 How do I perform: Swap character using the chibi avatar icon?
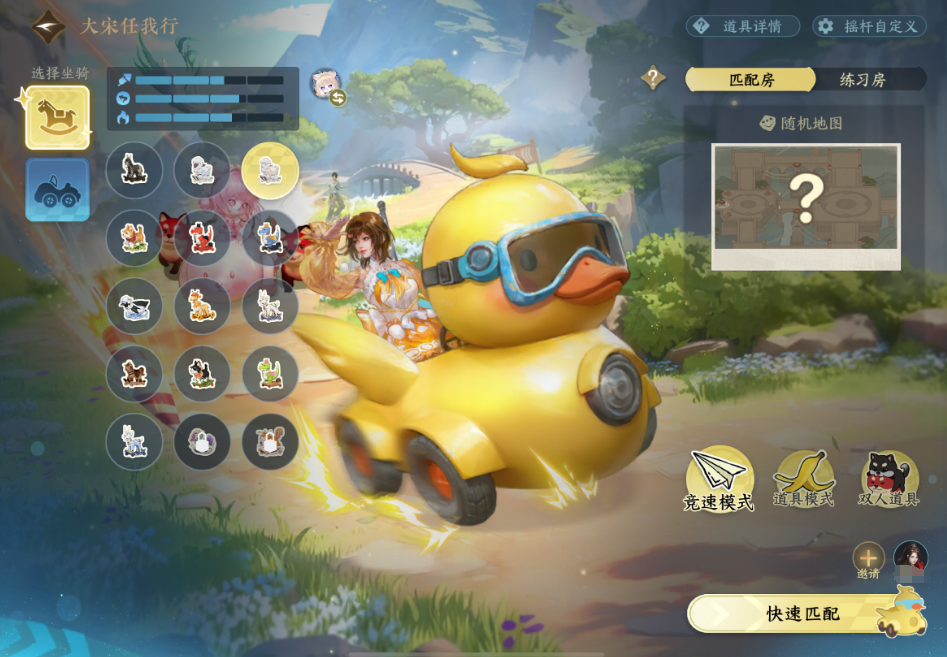pos(327,87)
